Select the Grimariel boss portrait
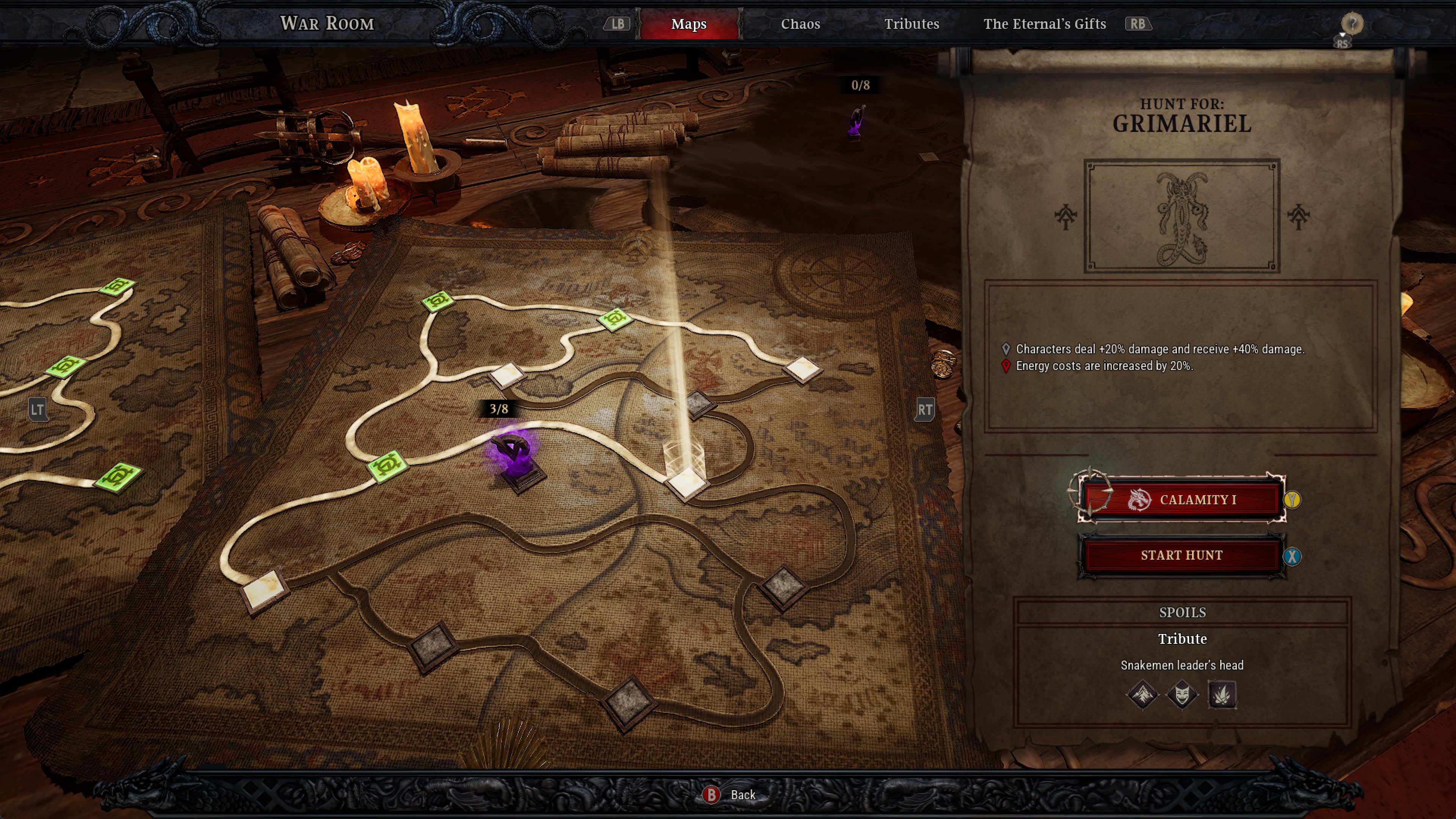The width and height of the screenshot is (1456, 819). (1181, 216)
